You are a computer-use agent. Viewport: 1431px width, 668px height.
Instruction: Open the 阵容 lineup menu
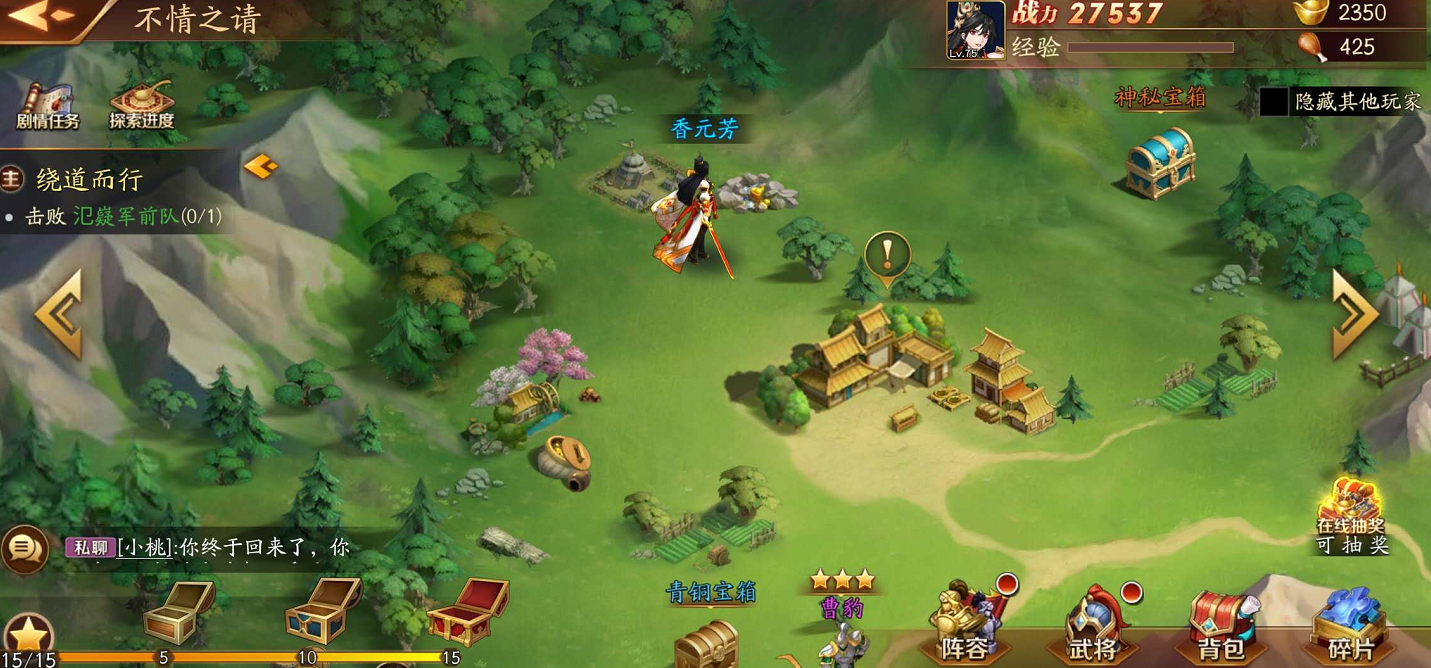click(964, 624)
